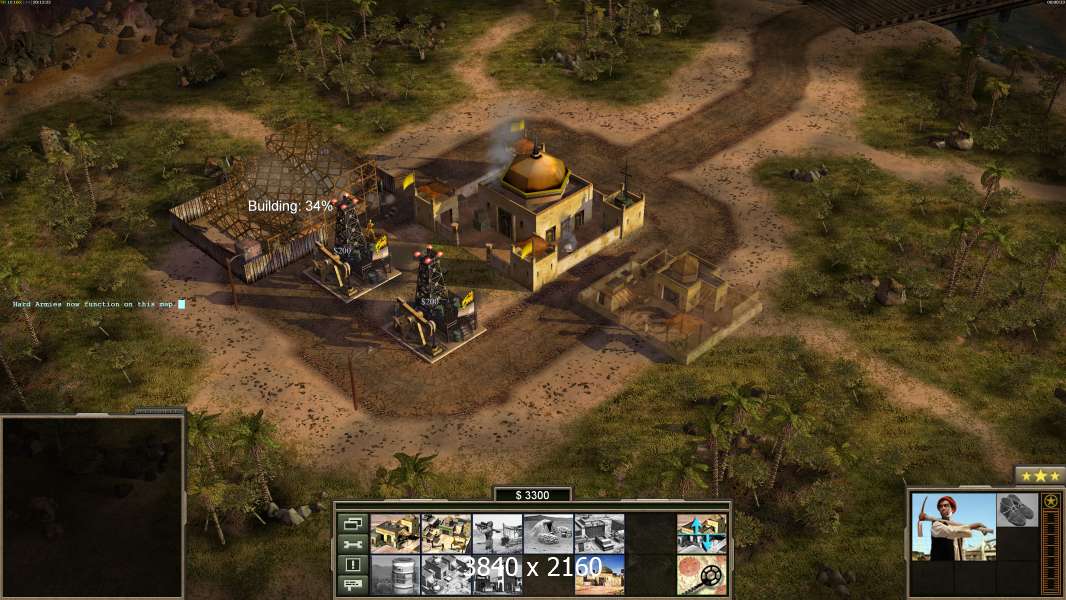Open the three-star generals powers button
This screenshot has height=600, width=1066.
[x=1040, y=475]
